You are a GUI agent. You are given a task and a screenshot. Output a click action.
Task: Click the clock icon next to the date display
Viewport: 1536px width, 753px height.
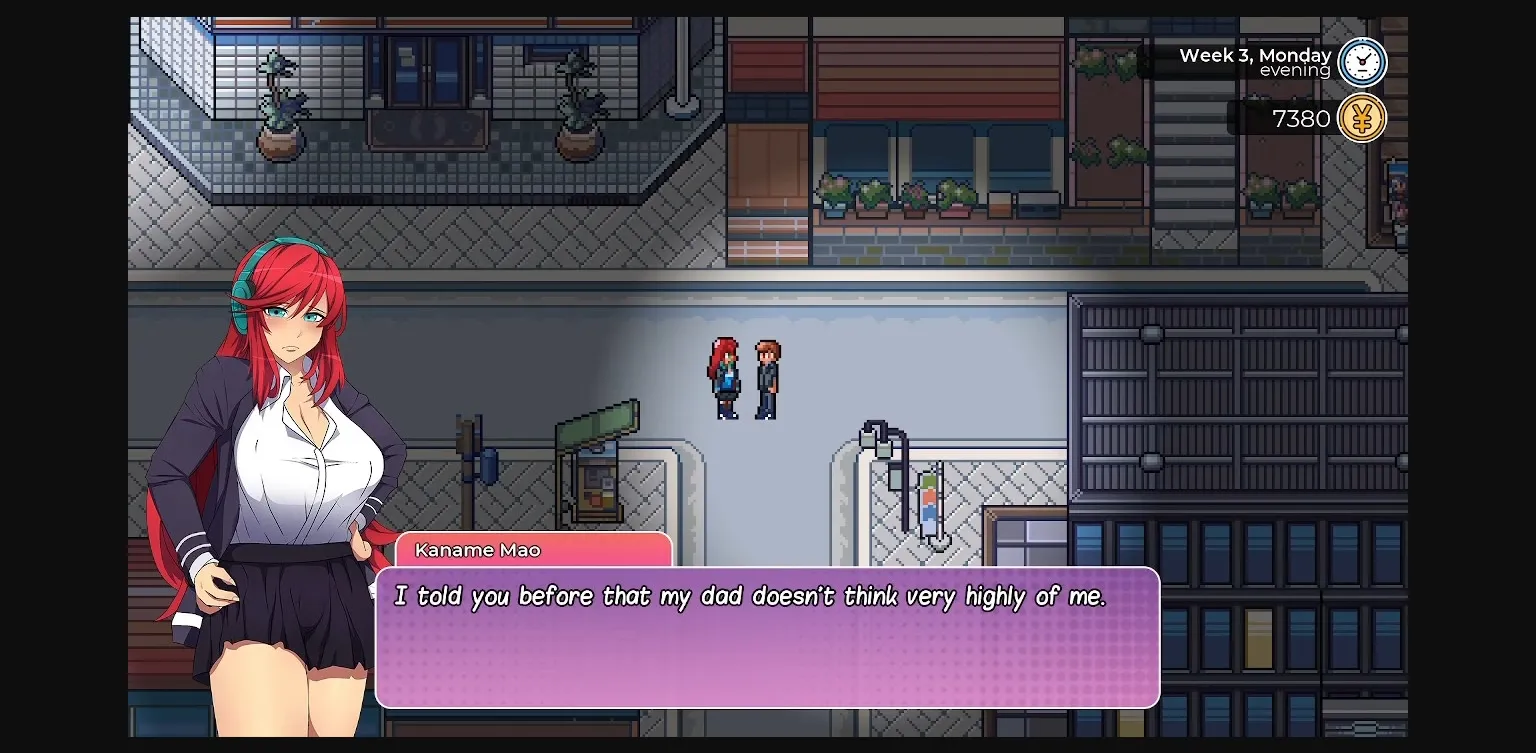(1362, 62)
